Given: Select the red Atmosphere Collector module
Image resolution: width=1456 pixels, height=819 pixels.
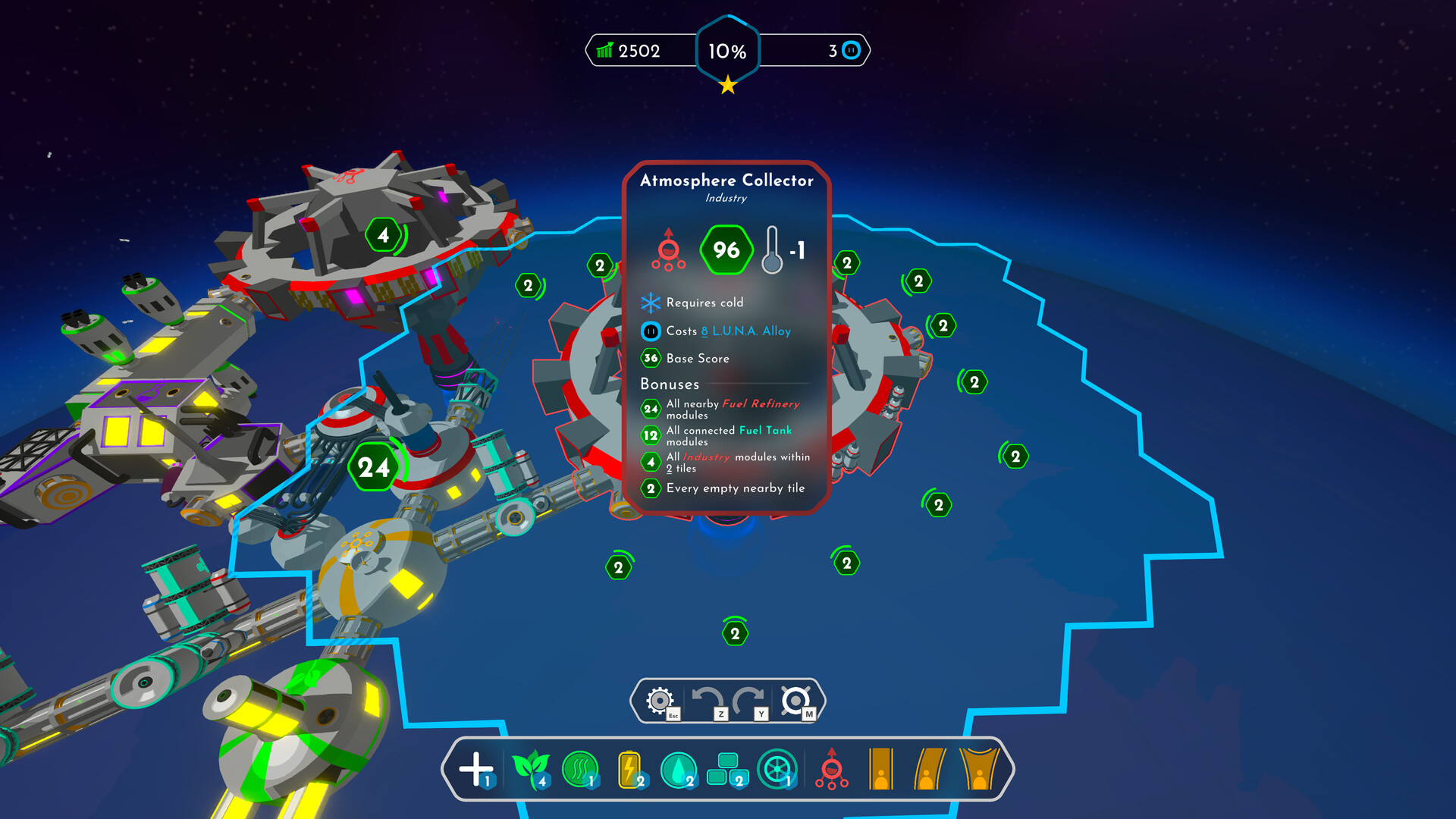Looking at the screenshot, I should 832,769.
